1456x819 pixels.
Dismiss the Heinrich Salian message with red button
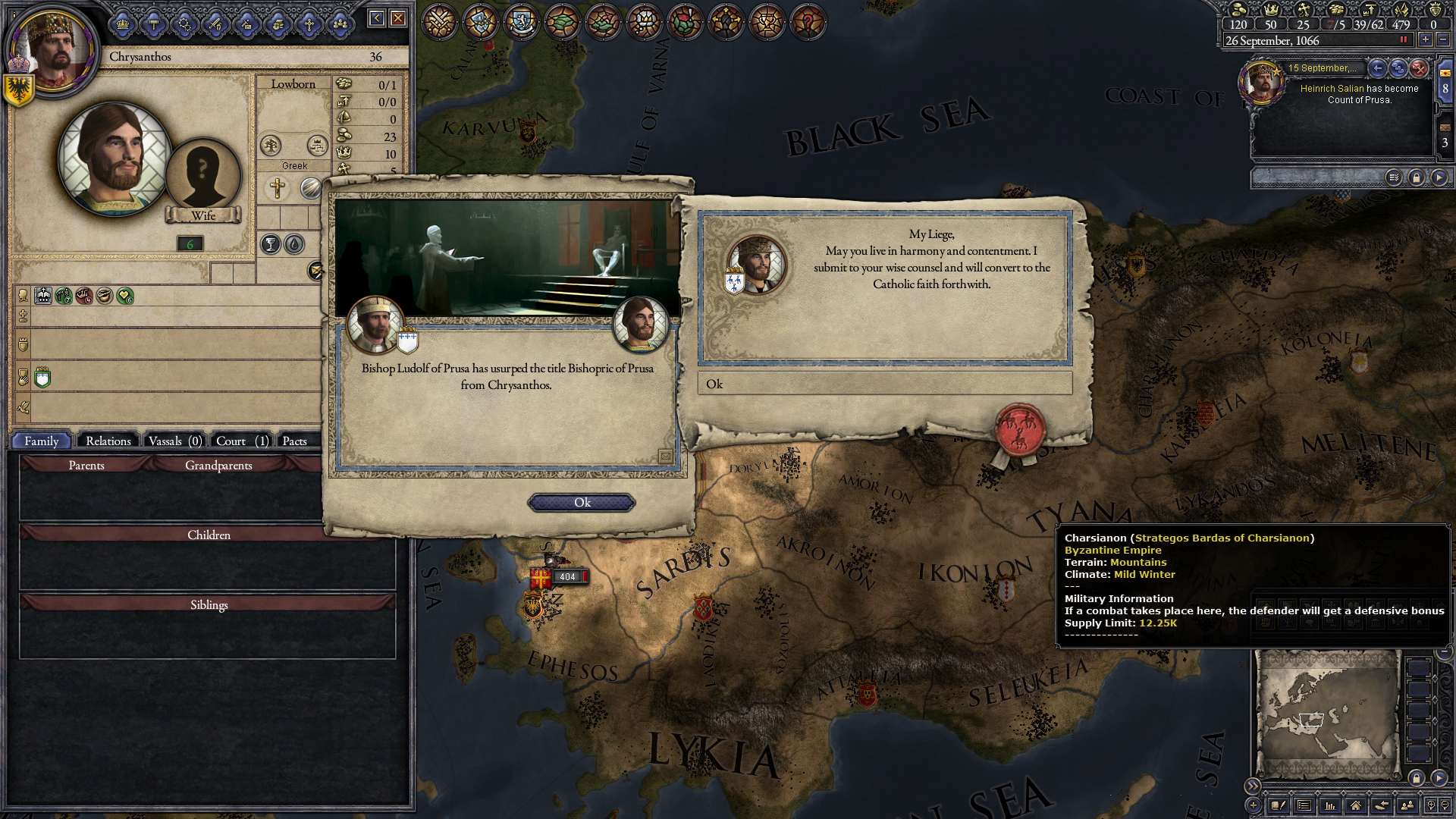coord(1419,68)
